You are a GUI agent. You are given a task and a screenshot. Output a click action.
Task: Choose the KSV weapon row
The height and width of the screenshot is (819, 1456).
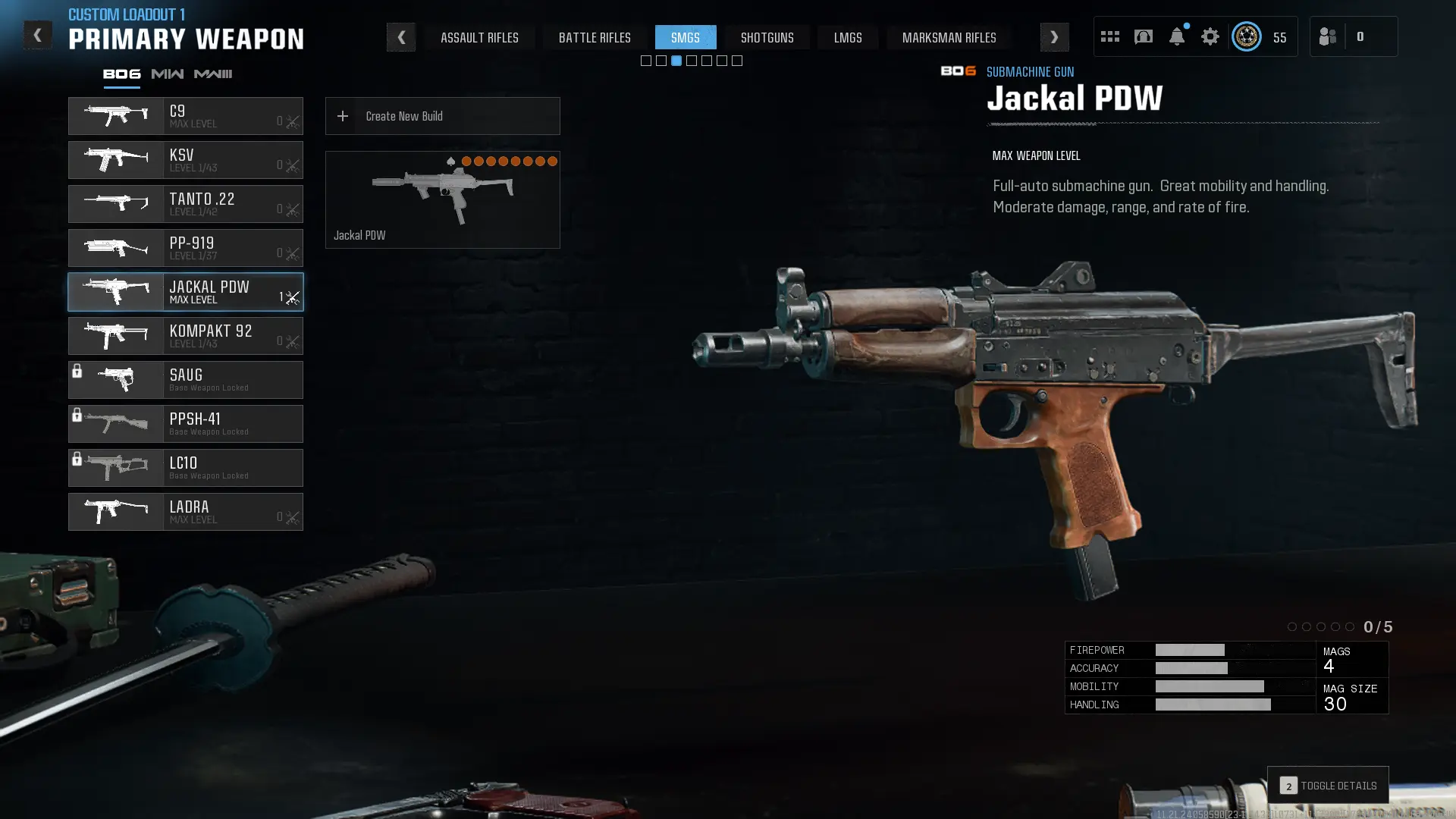coord(186,160)
